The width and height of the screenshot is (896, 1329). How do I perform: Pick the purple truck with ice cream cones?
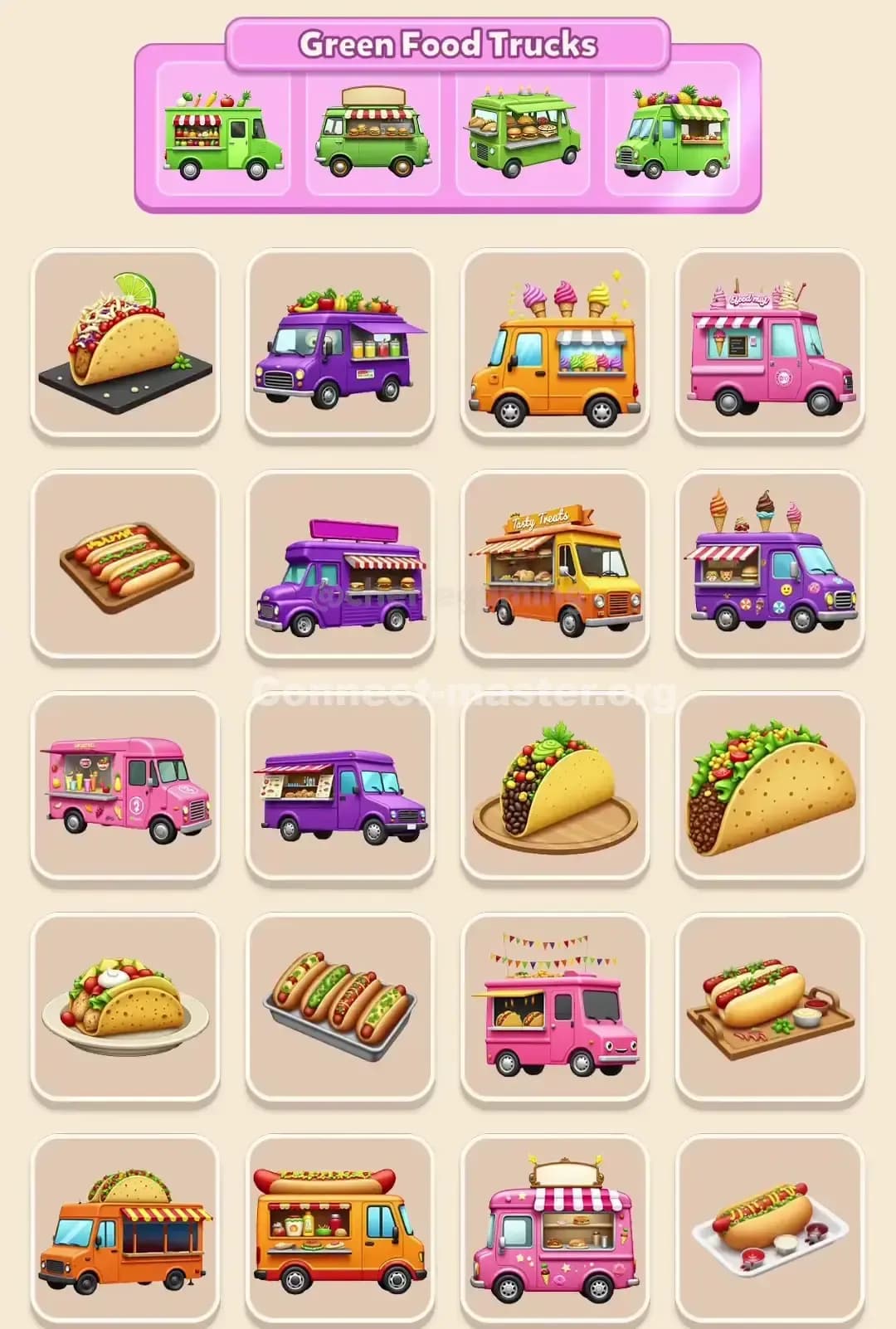[x=770, y=565]
